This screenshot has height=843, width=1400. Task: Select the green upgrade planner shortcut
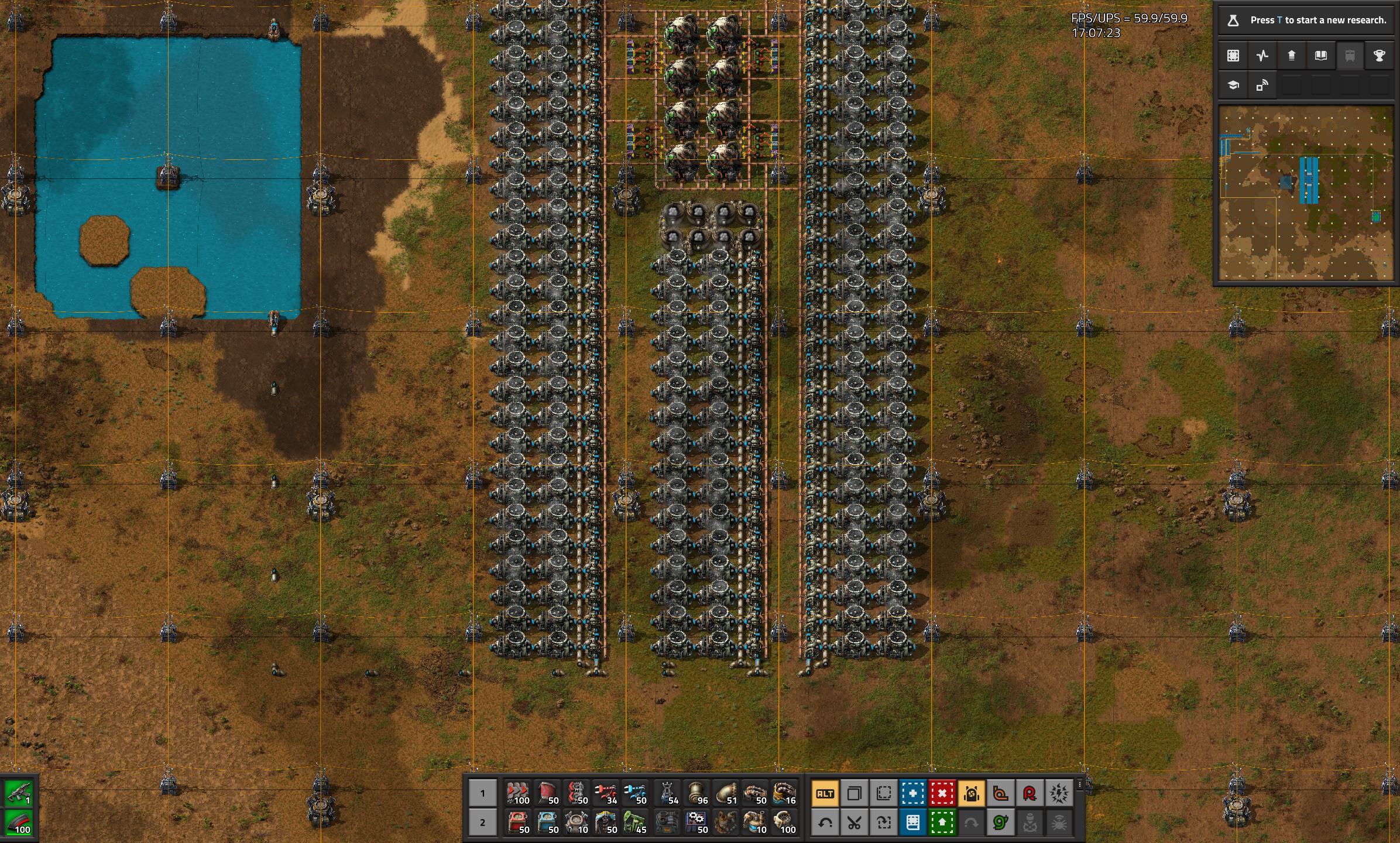(x=942, y=823)
